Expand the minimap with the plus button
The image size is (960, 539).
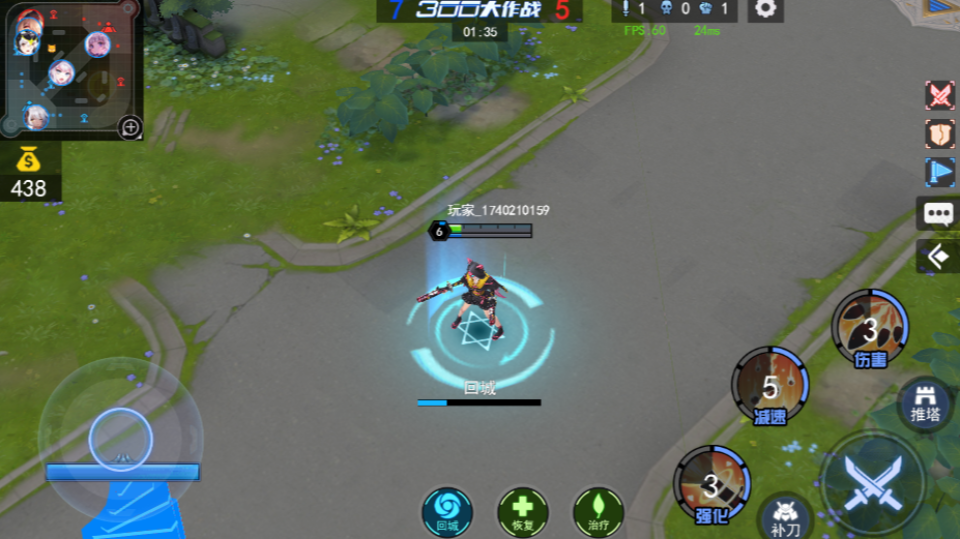(130, 127)
